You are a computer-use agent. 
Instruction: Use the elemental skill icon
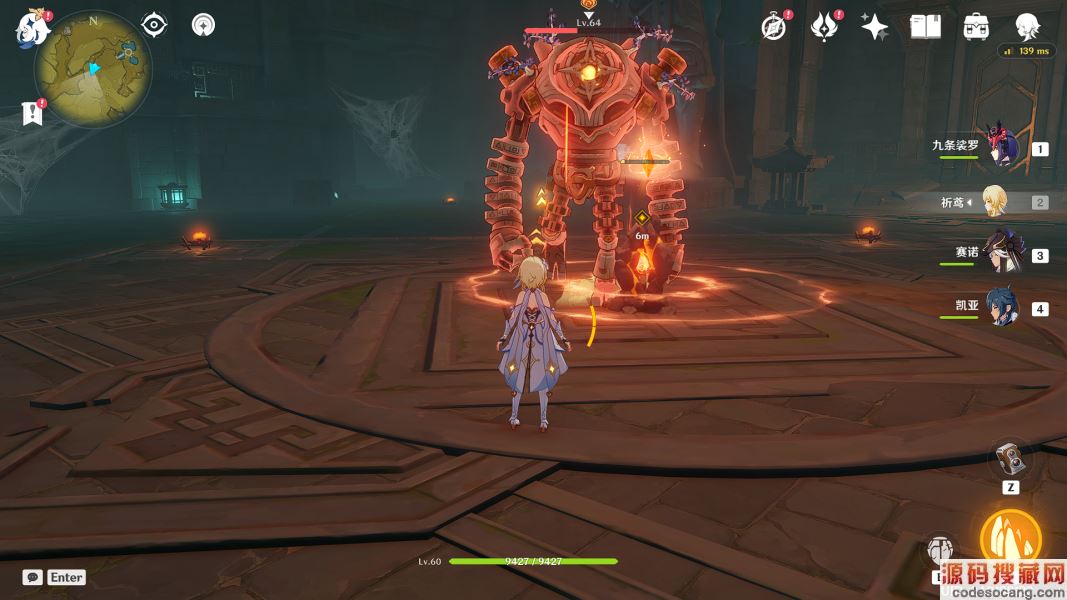click(x=941, y=551)
